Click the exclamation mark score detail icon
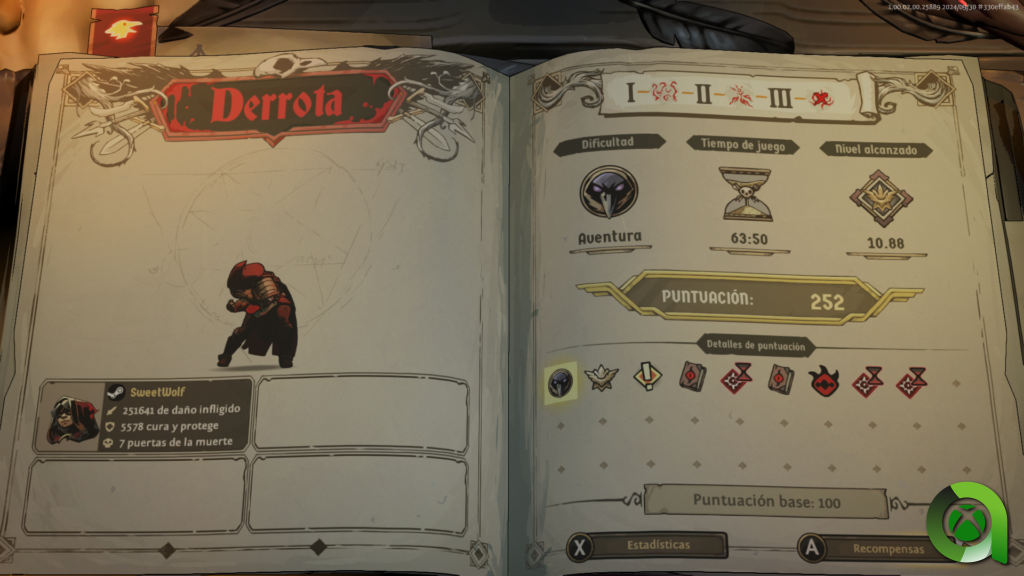Screen dimensions: 1024x576 (647, 379)
